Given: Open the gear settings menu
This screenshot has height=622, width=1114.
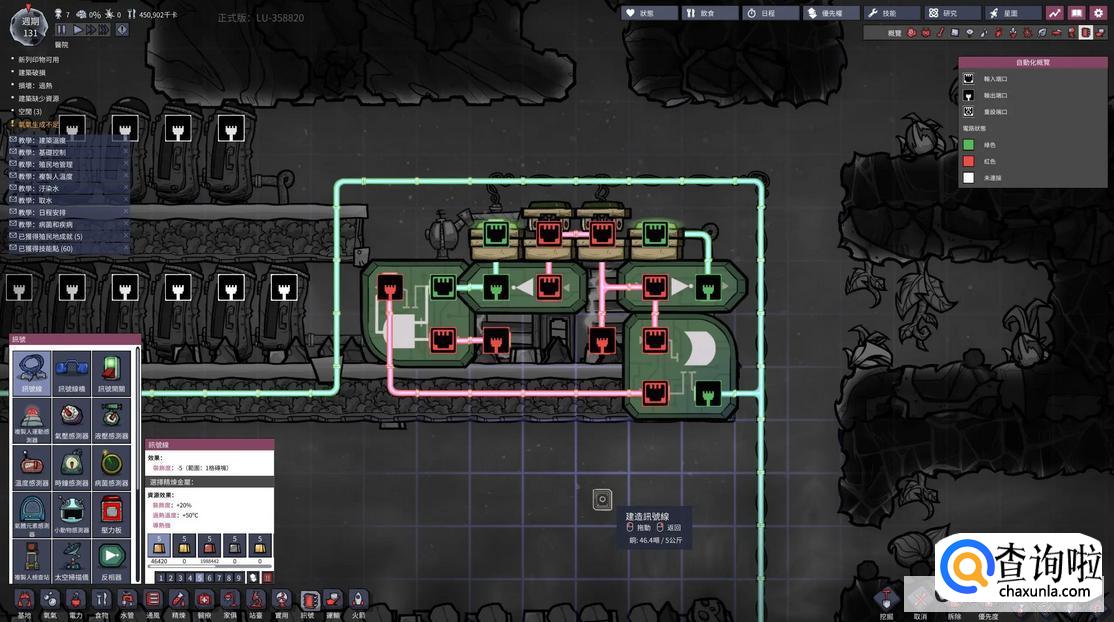Looking at the screenshot, I should [1097, 13].
